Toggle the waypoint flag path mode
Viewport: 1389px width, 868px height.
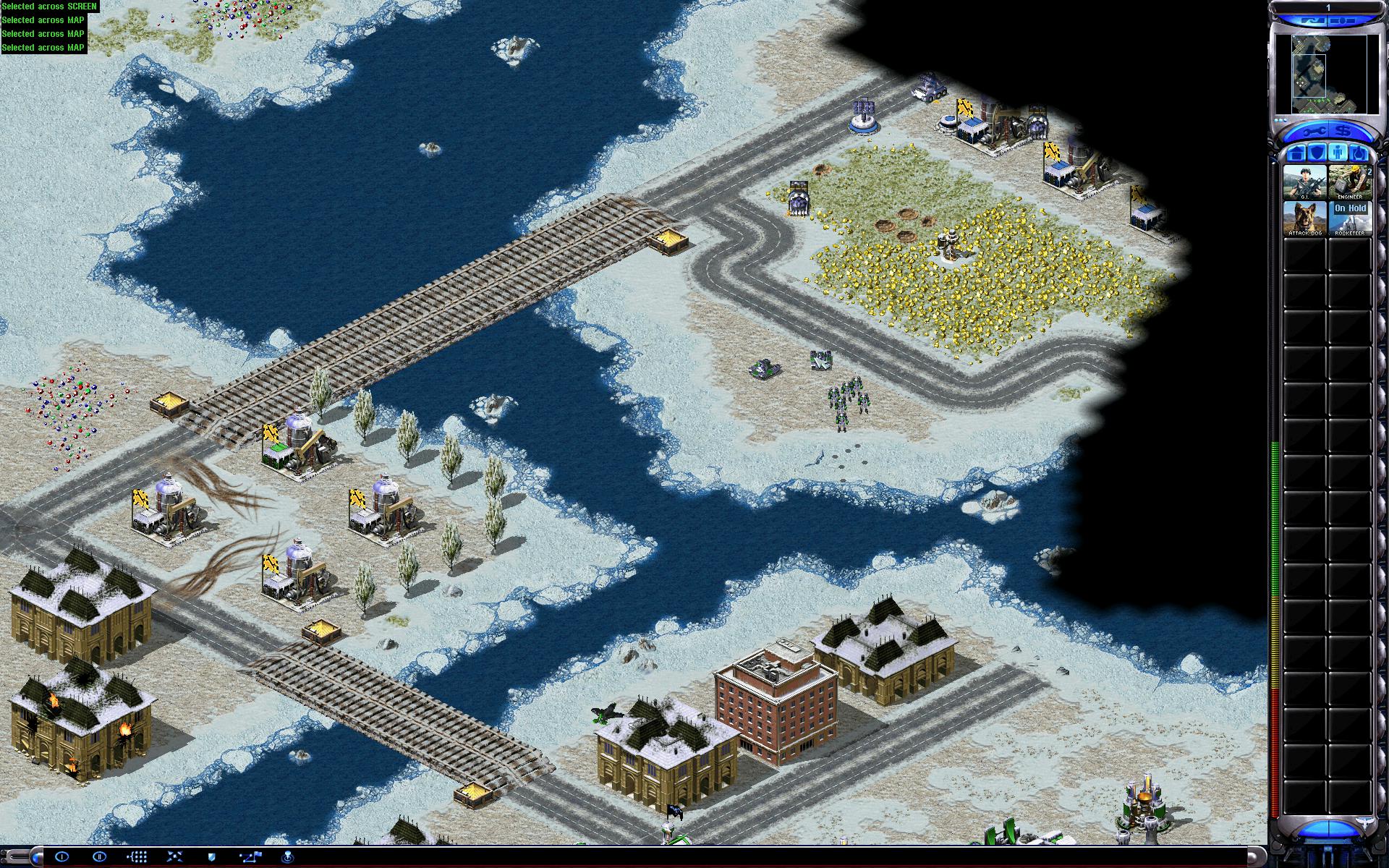tap(250, 857)
